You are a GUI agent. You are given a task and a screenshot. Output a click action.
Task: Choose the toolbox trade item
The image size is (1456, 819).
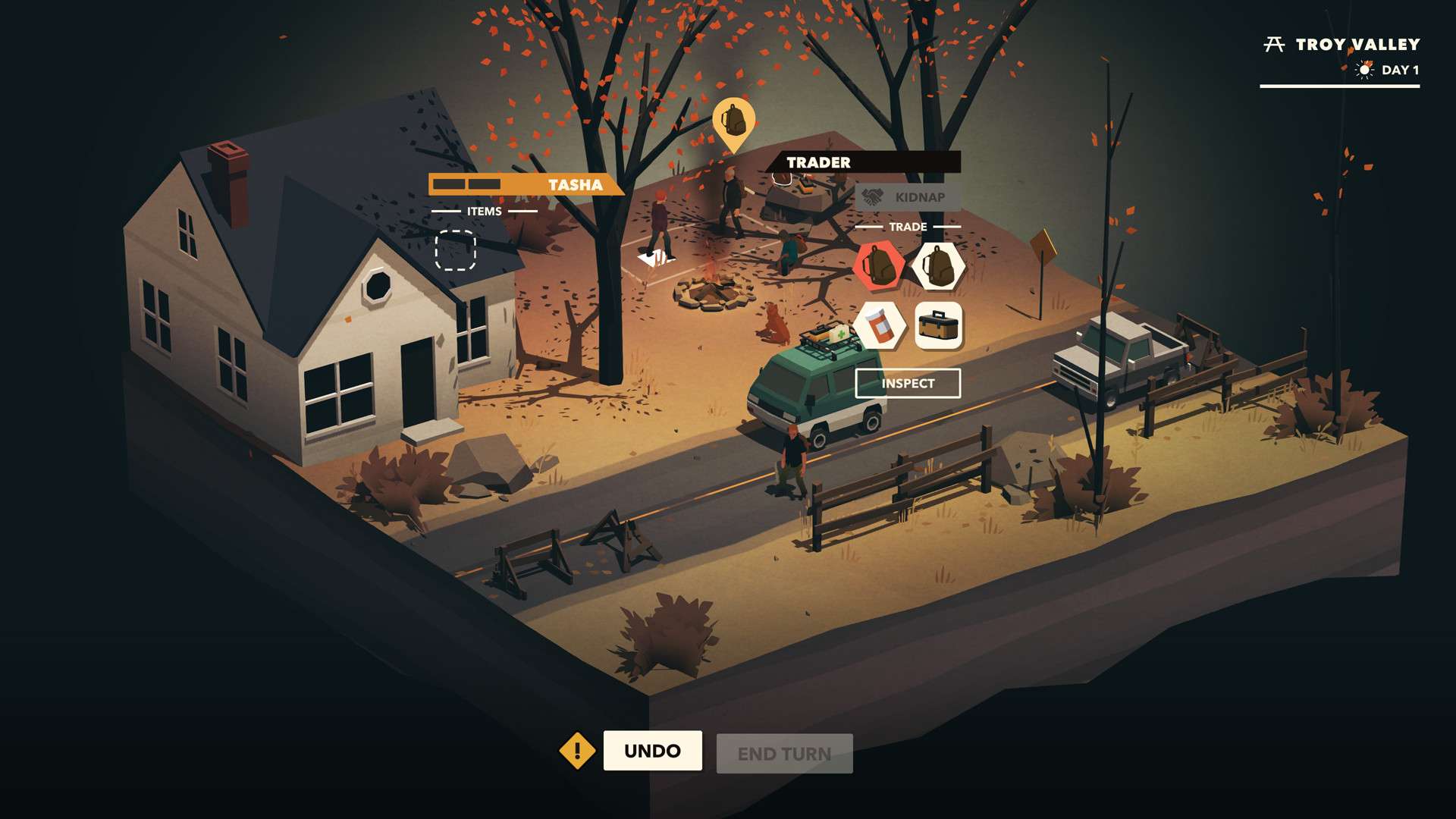coord(938,326)
